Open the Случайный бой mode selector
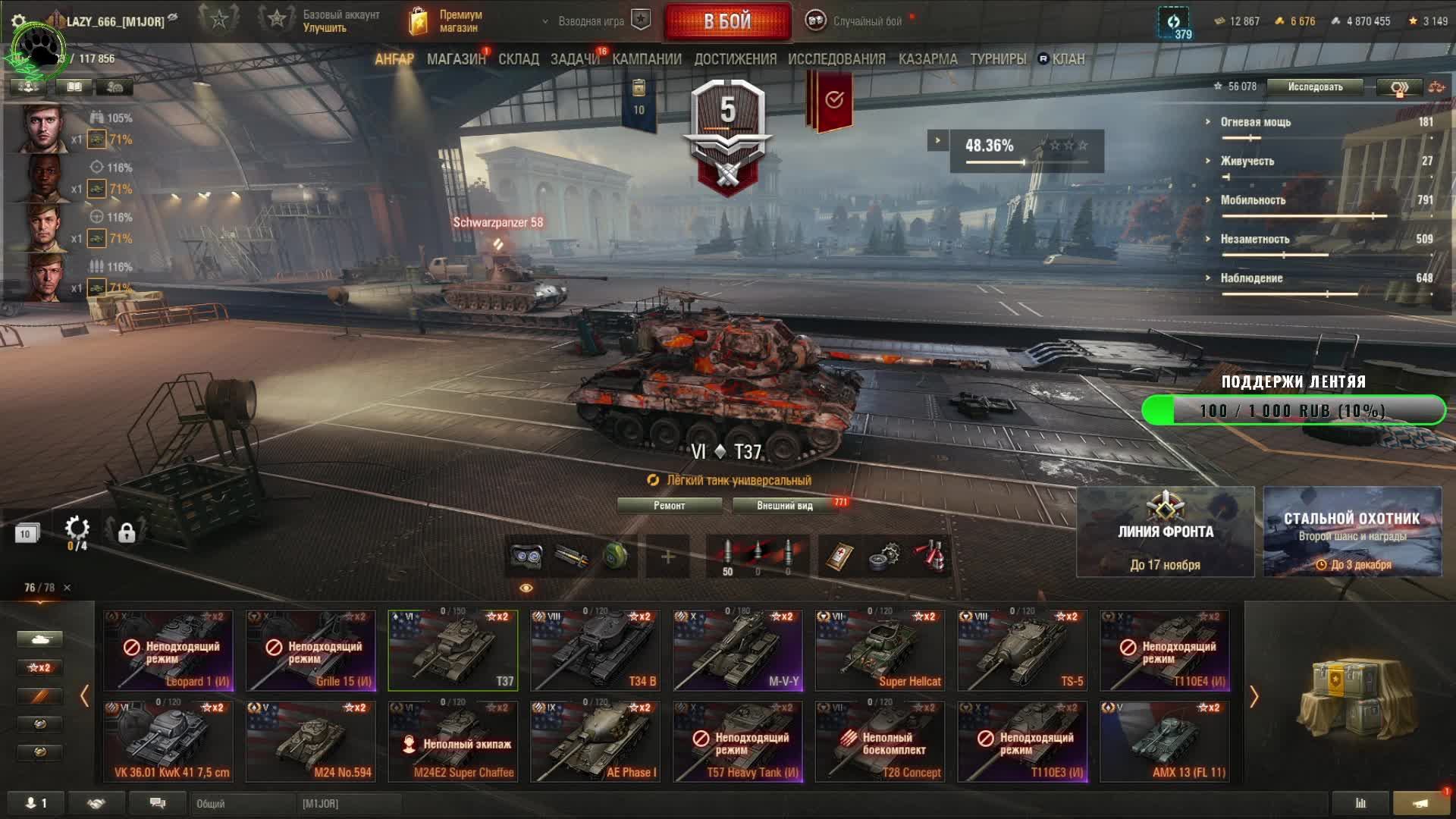Viewport: 1456px width, 819px height. click(857, 21)
